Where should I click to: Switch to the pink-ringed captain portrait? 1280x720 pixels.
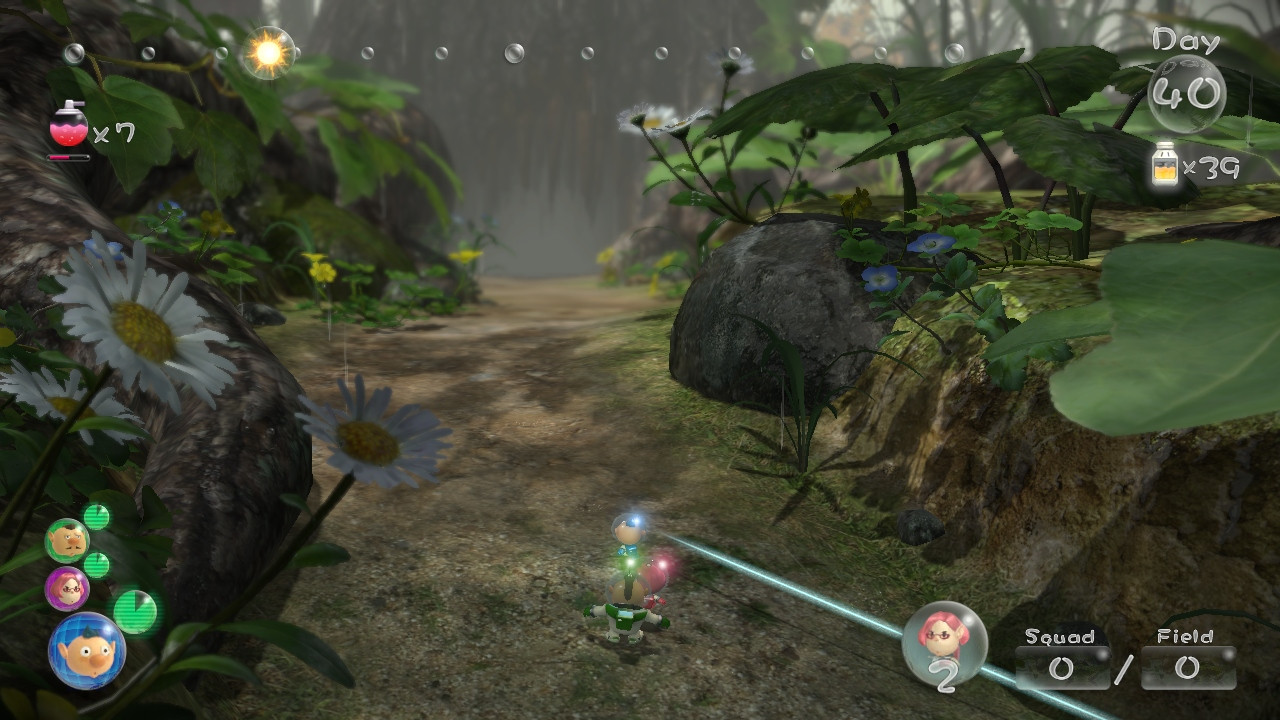[67, 588]
